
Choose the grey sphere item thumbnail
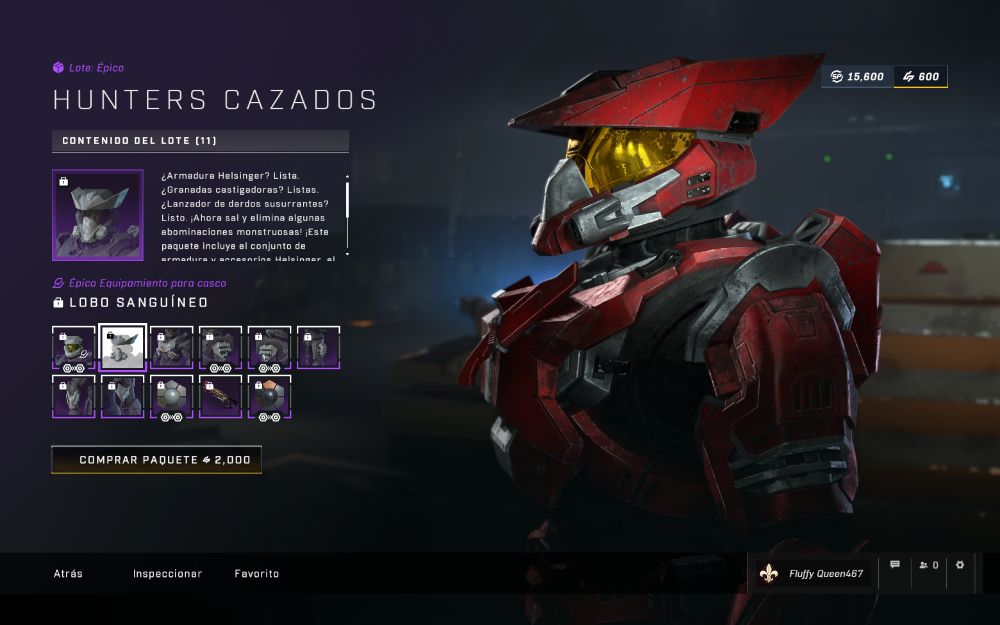click(x=172, y=397)
